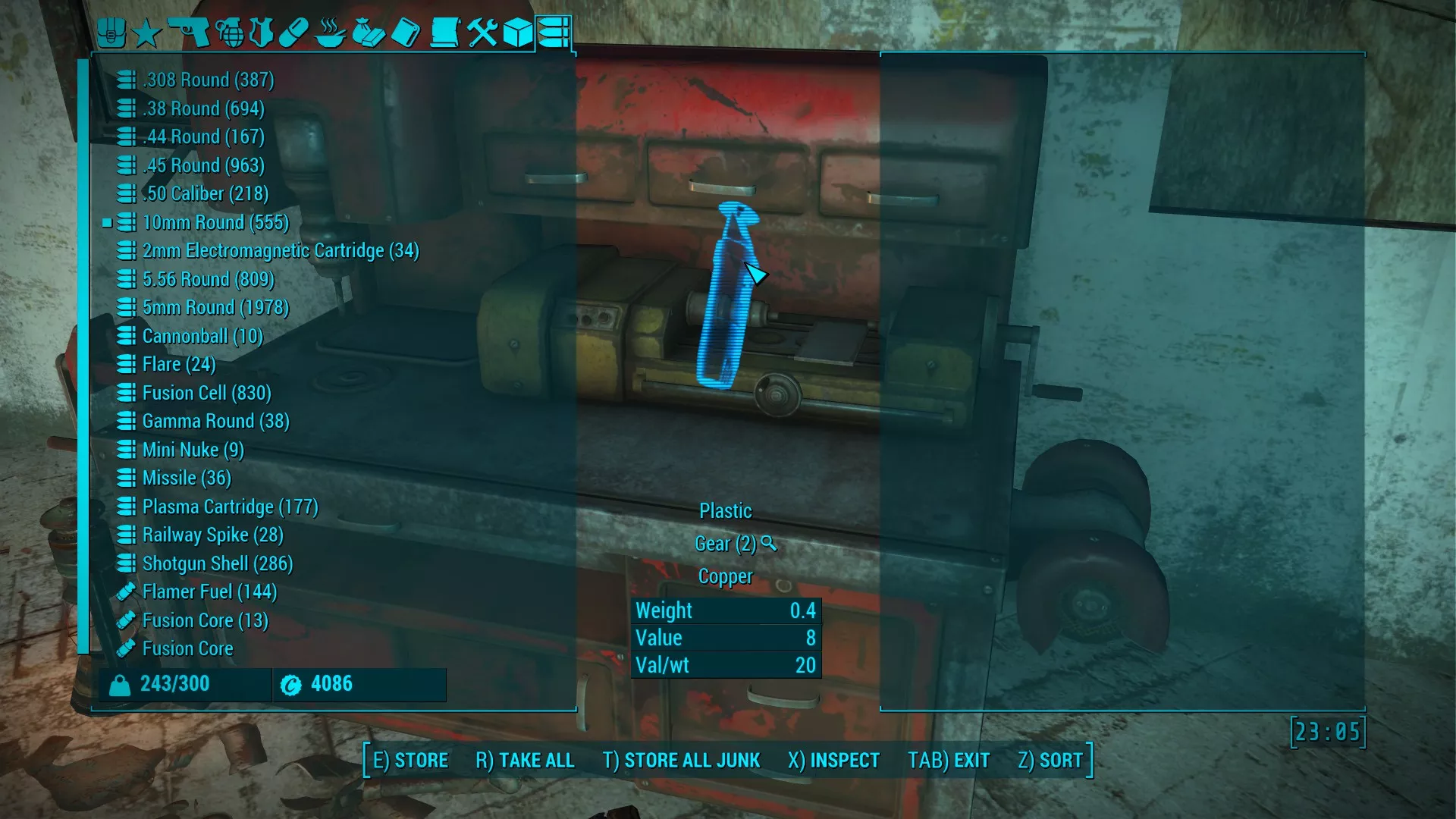Choose the 10mm Round (555) entry
The width and height of the screenshot is (1456, 819).
215,222
